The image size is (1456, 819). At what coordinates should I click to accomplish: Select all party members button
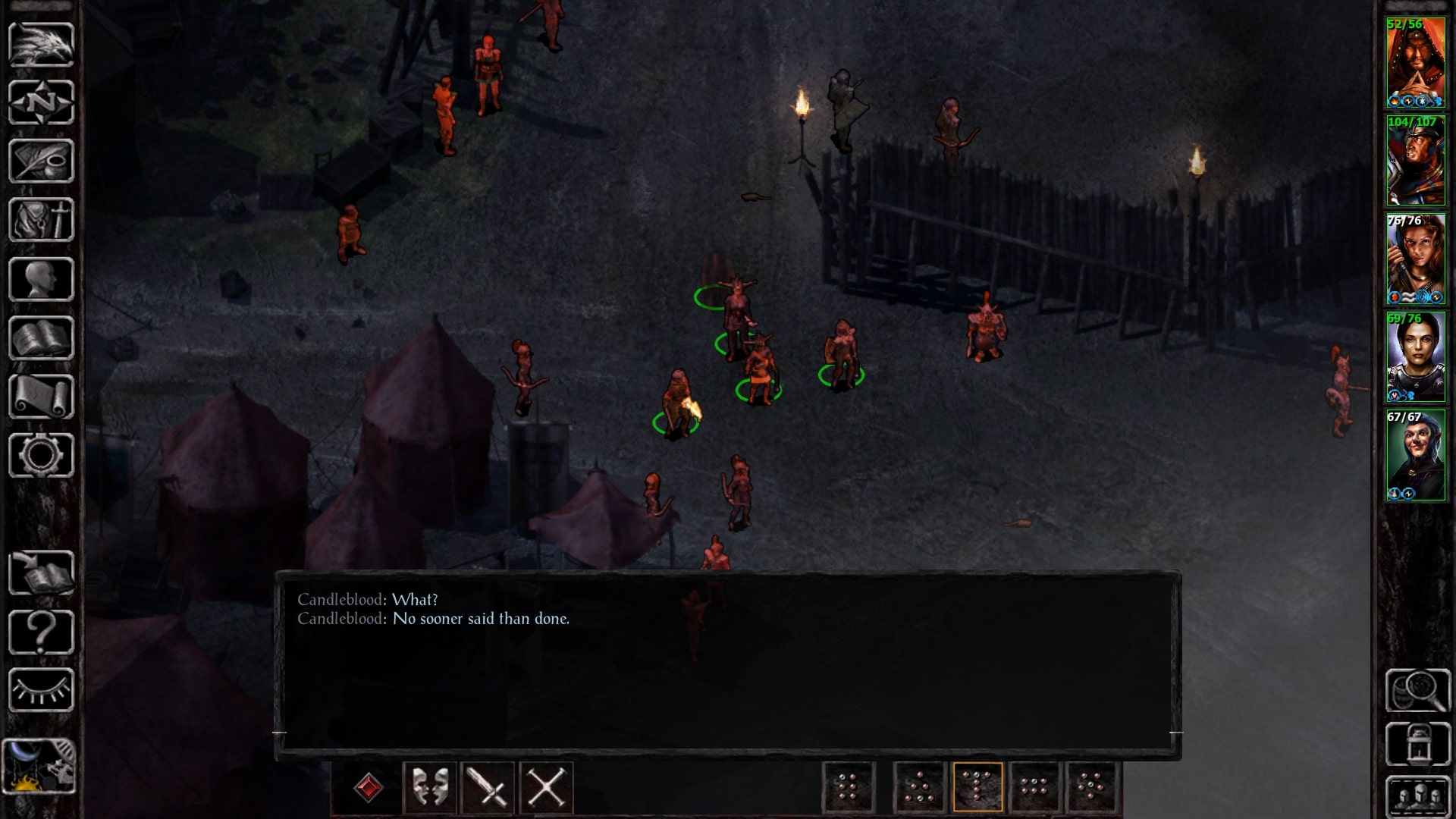(1417, 796)
